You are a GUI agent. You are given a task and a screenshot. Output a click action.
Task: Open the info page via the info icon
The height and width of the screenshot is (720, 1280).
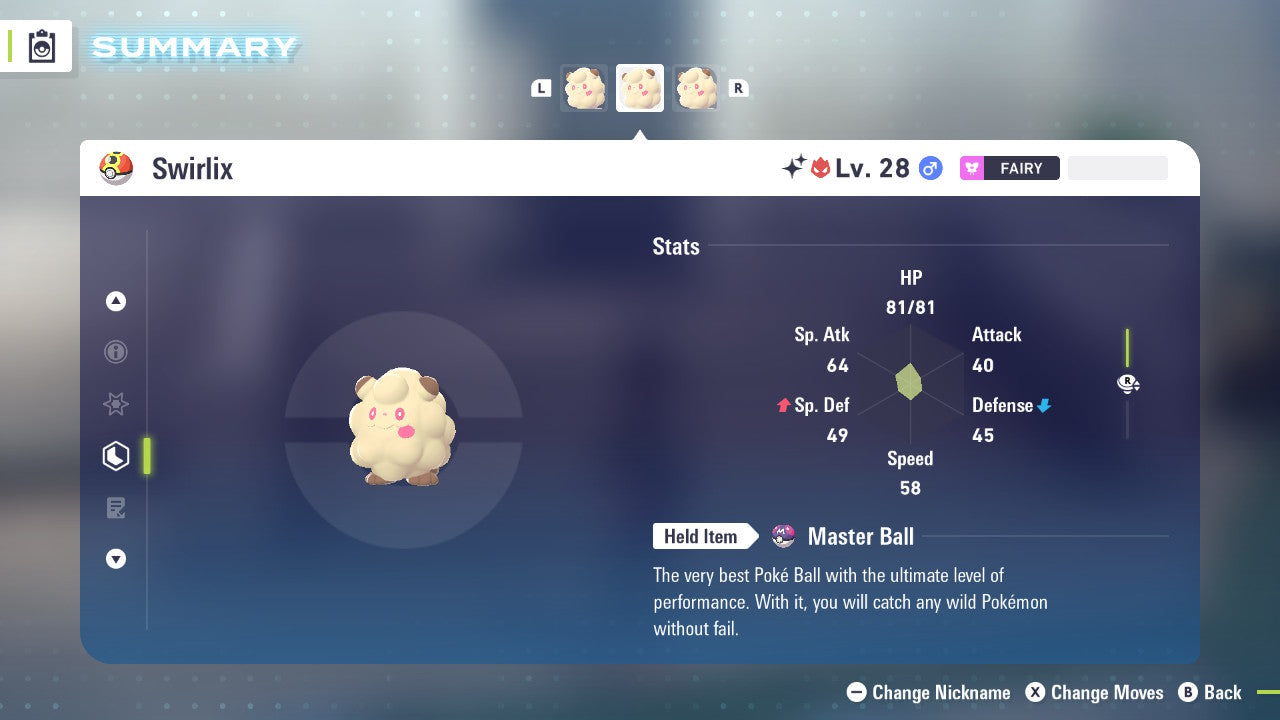115,352
